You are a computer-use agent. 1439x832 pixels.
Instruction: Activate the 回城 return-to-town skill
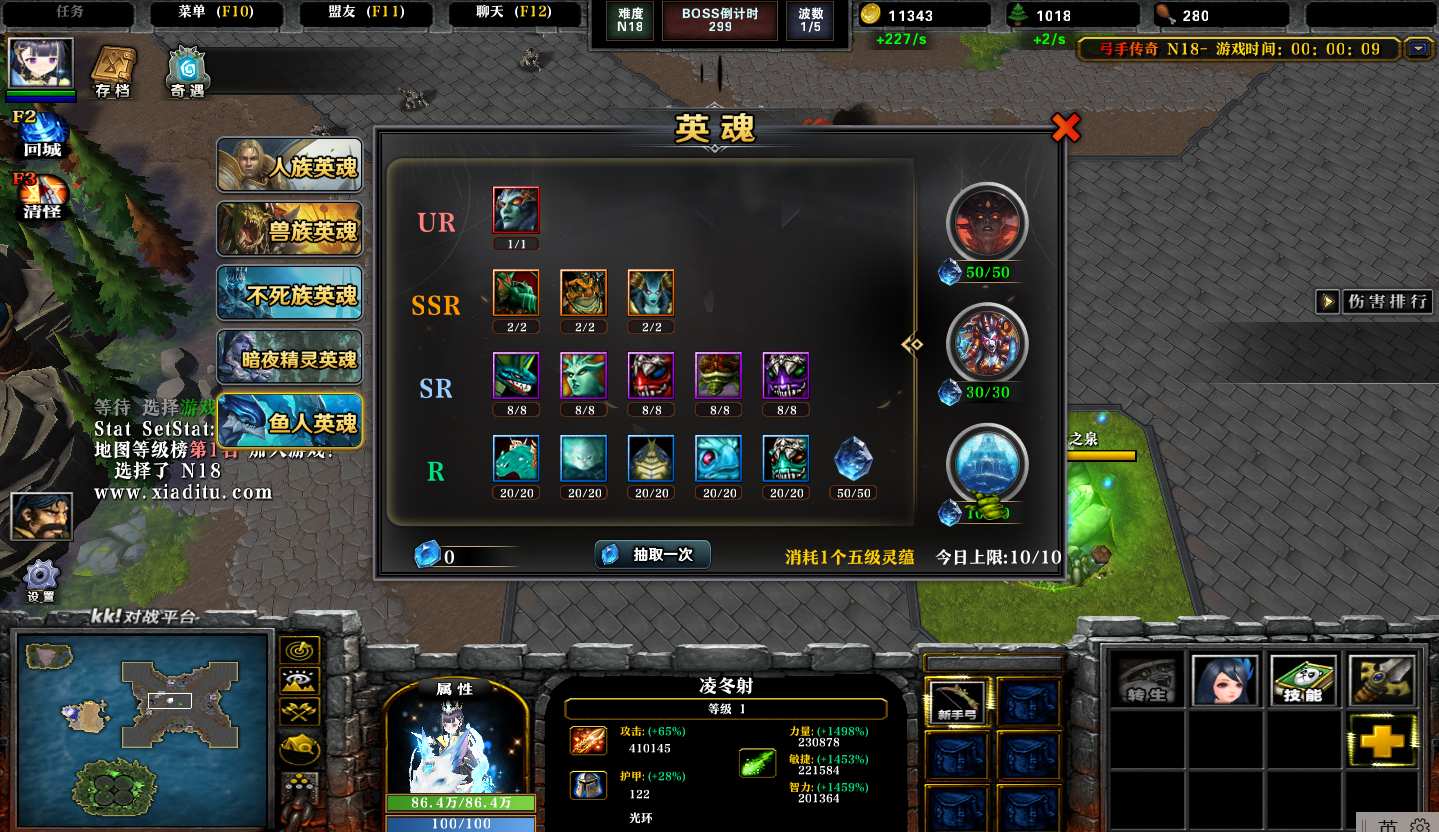(42, 135)
